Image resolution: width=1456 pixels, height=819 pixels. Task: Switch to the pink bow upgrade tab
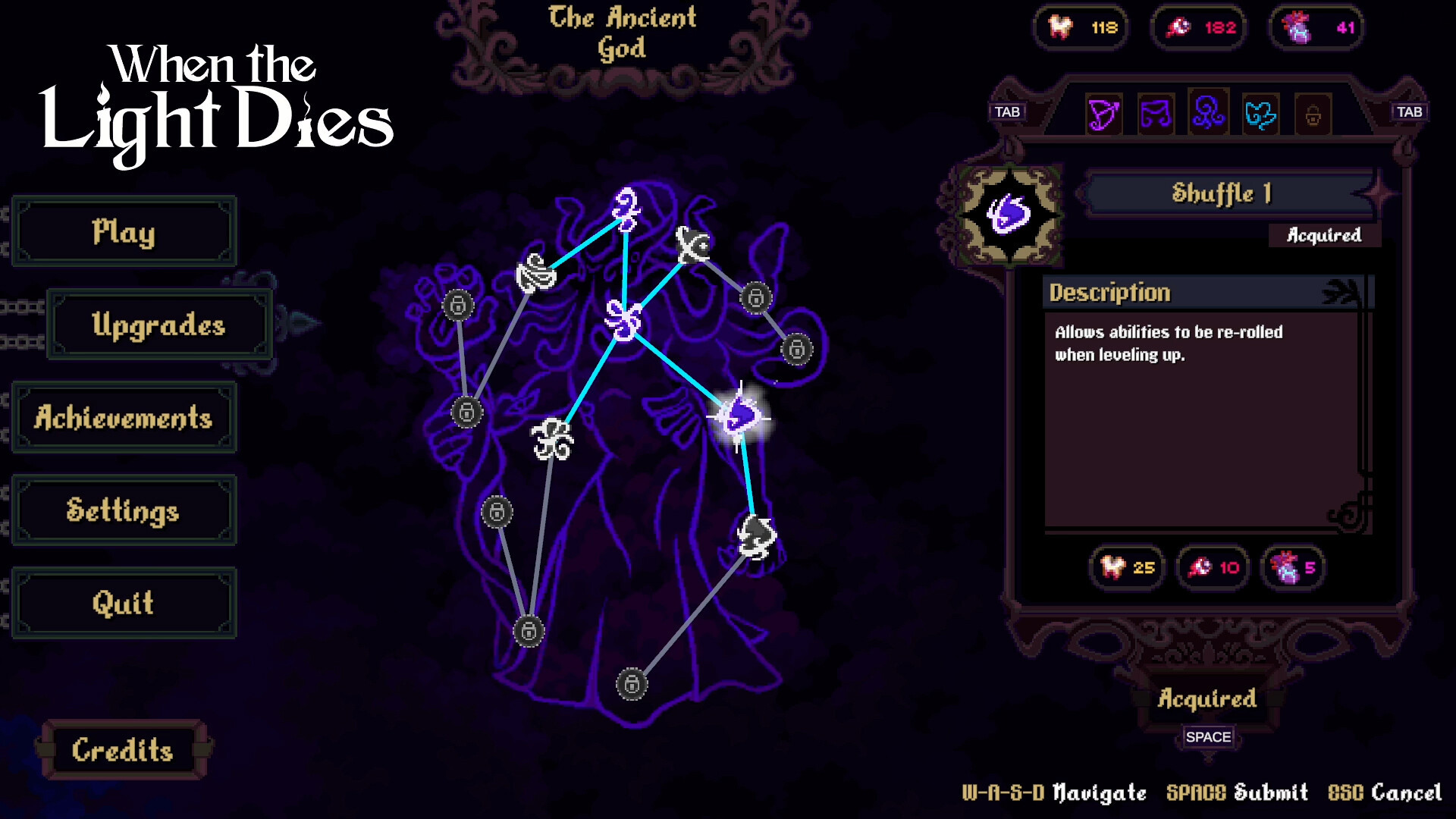coord(1103,114)
